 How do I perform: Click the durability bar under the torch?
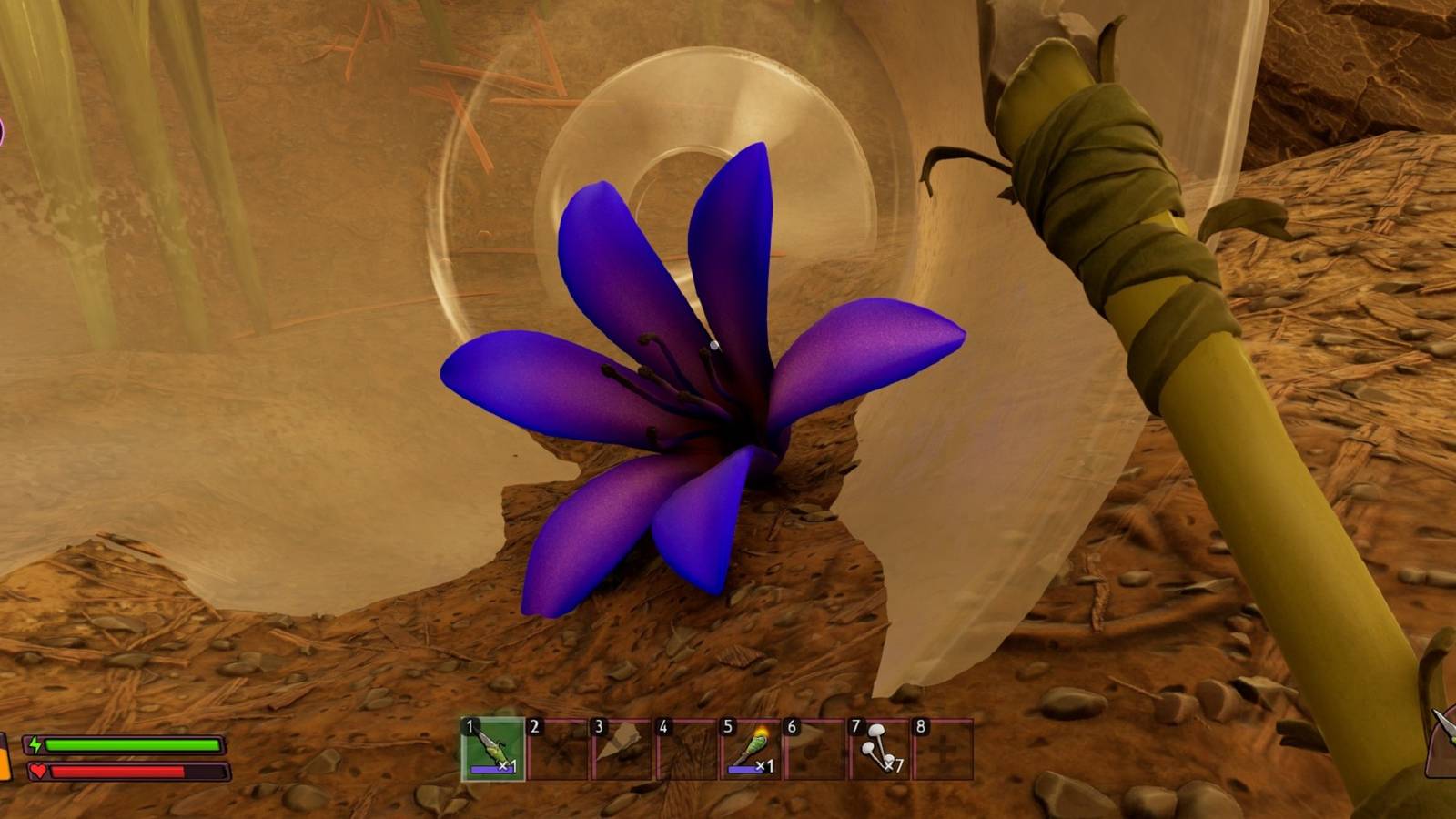tap(744, 771)
